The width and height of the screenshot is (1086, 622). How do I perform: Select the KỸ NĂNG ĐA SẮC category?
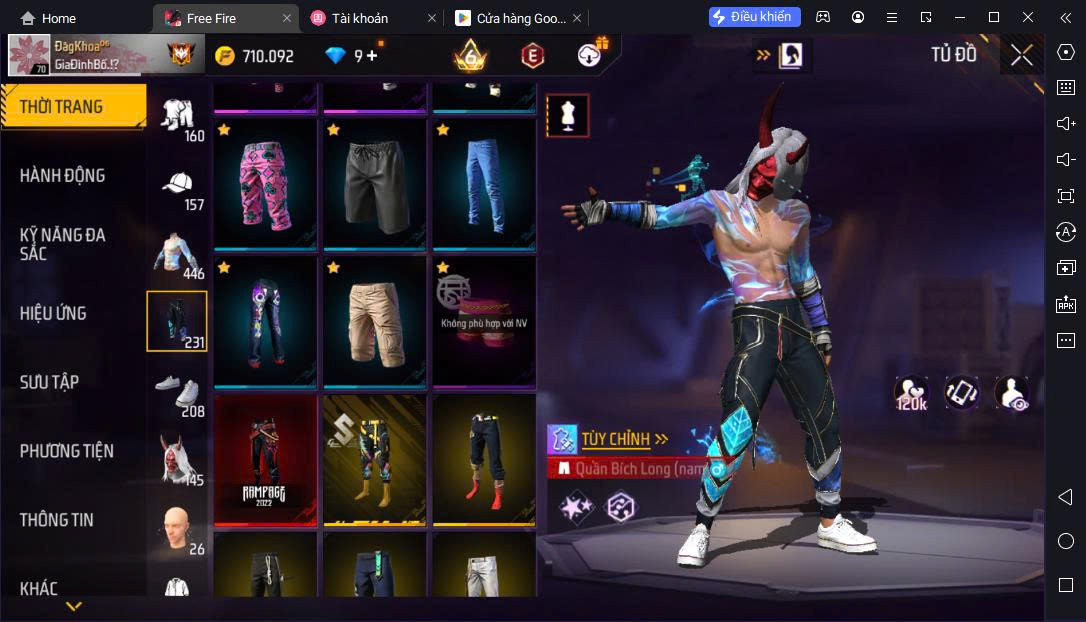pos(63,244)
